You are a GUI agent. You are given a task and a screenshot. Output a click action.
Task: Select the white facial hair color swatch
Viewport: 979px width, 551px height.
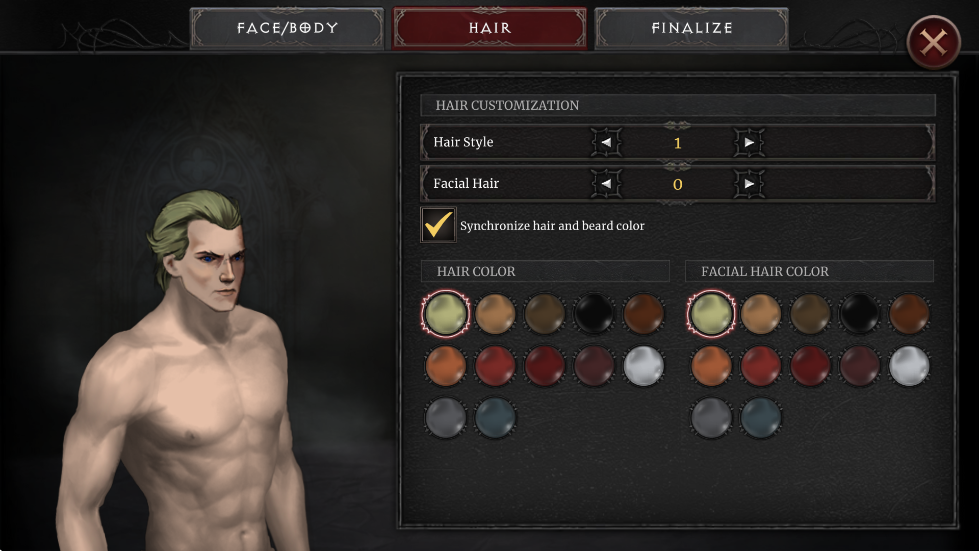pyautogui.click(x=909, y=366)
